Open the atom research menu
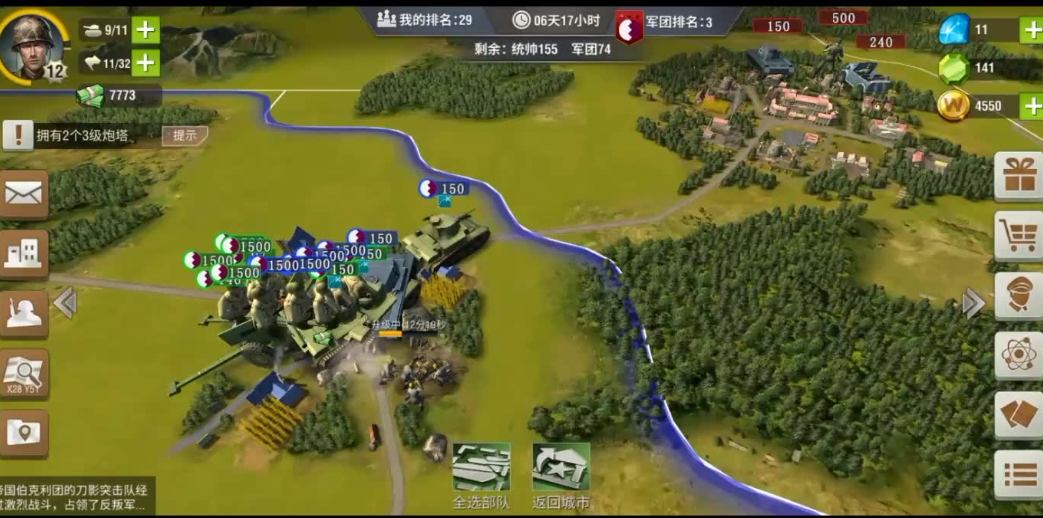This screenshot has height=518, width=1043. [1019, 355]
